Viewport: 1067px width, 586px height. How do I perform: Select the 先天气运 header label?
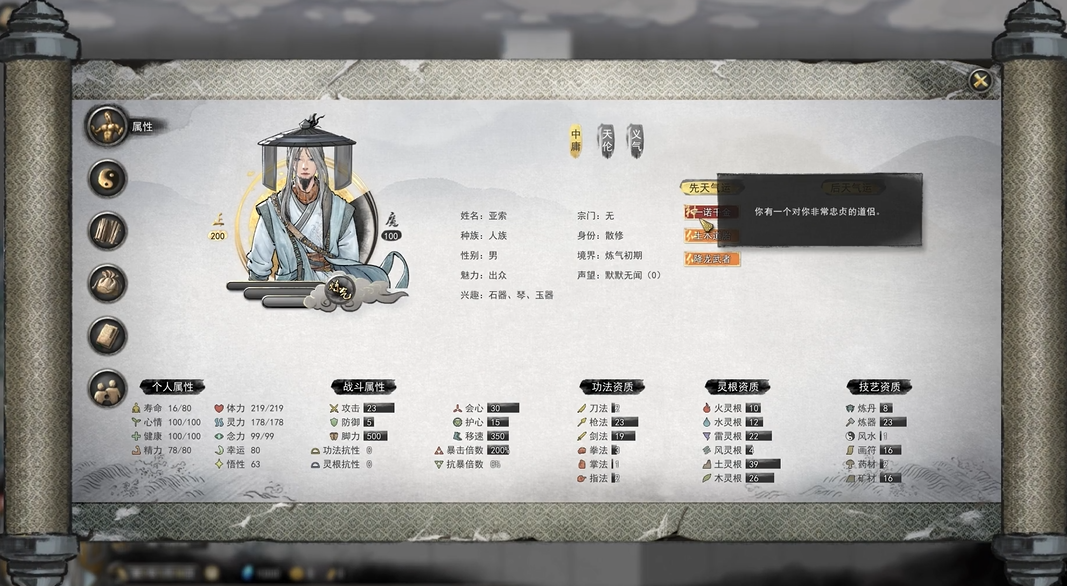tap(708, 188)
